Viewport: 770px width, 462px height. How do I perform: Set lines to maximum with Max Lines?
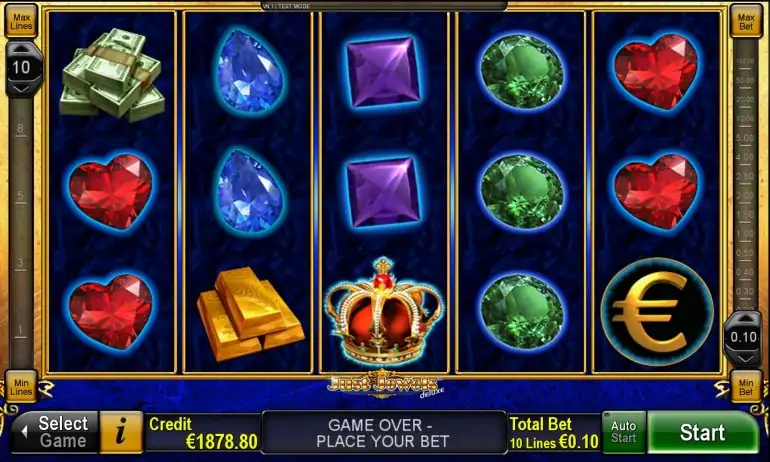[x=21, y=21]
